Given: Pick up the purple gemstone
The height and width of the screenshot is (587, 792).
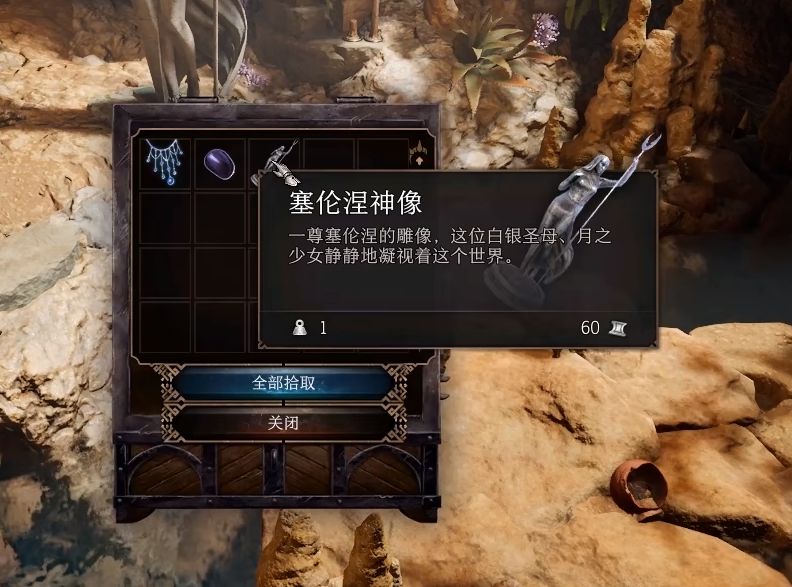Looking at the screenshot, I should point(219,162).
